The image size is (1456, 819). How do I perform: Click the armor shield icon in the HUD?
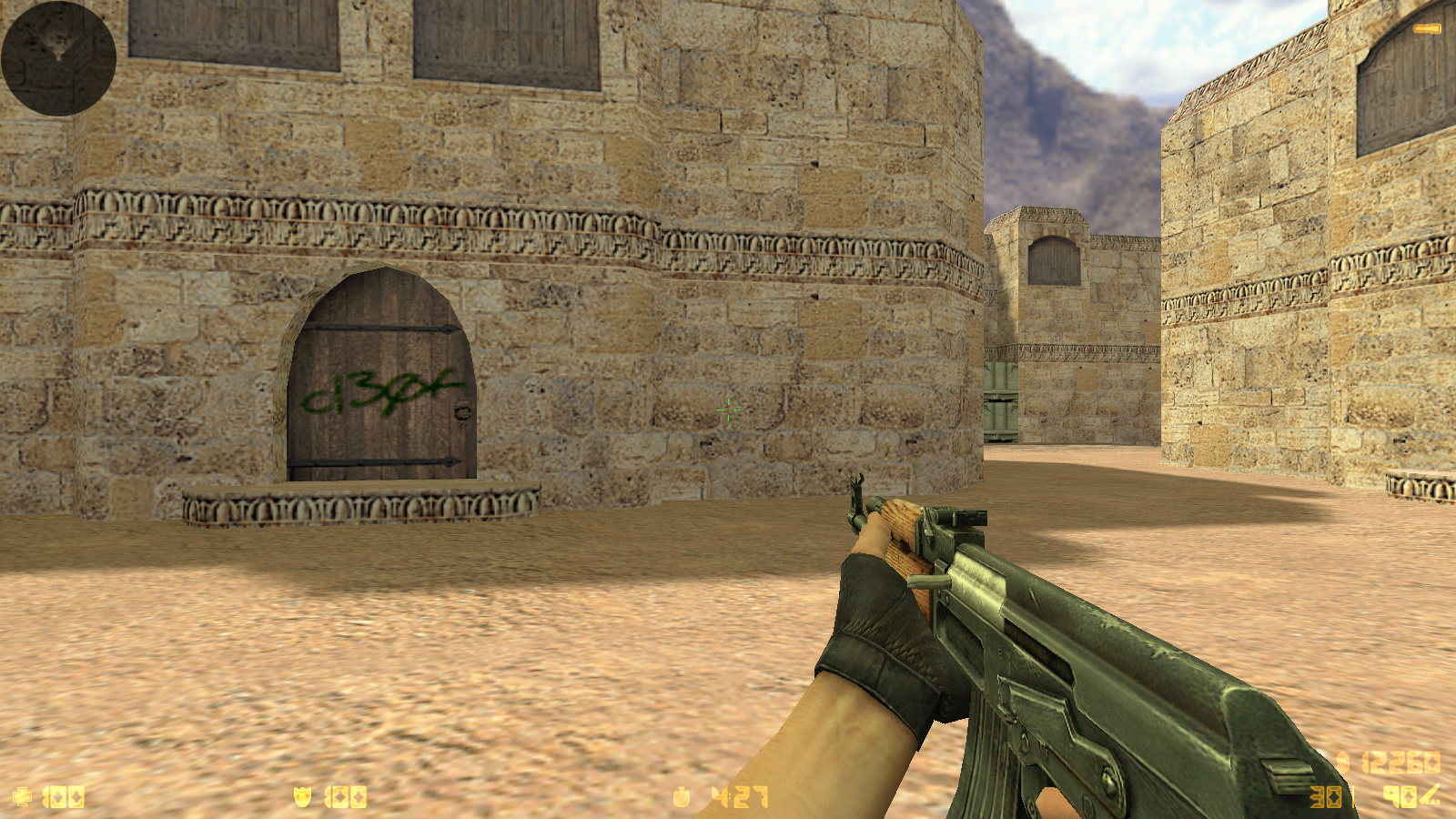pos(302,794)
